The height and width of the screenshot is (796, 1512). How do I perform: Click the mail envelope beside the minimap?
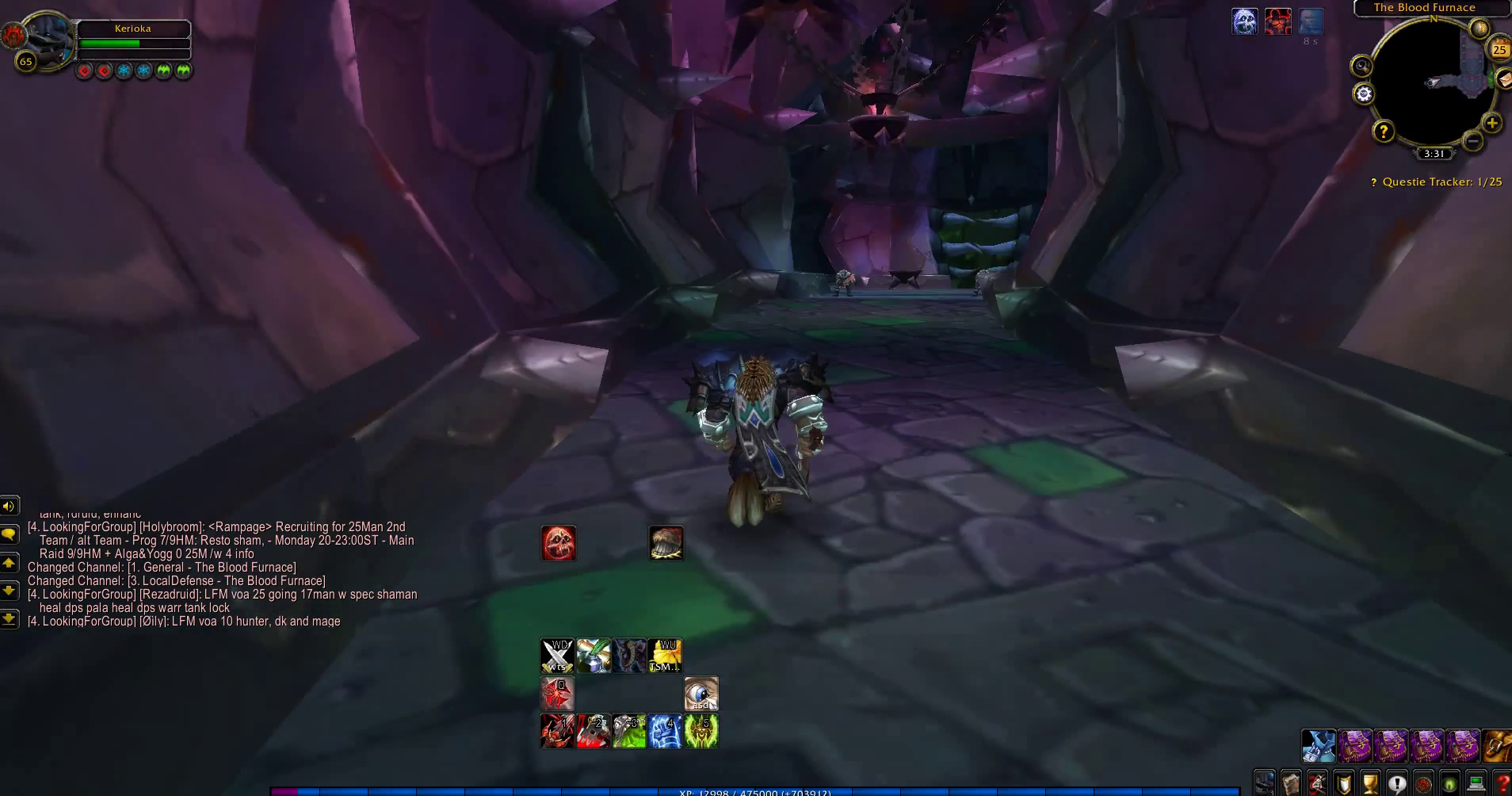pos(1504,79)
